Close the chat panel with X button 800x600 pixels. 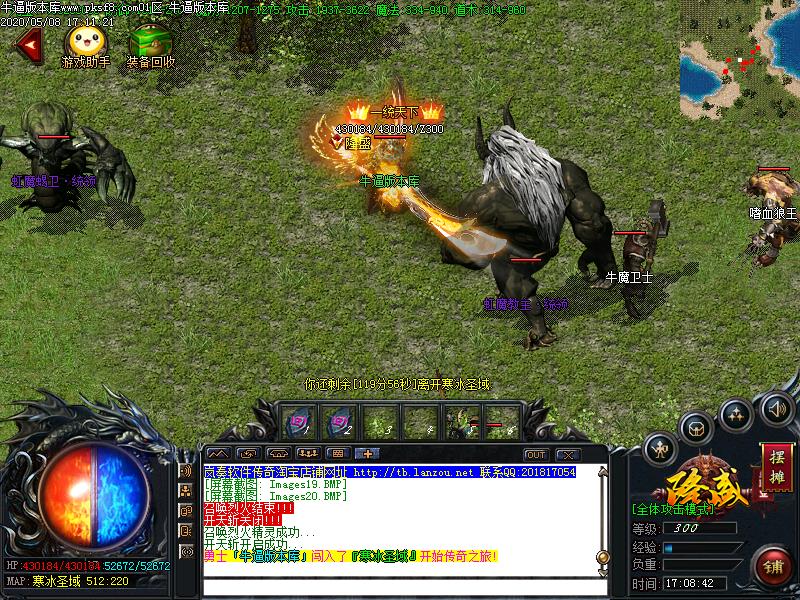point(567,455)
